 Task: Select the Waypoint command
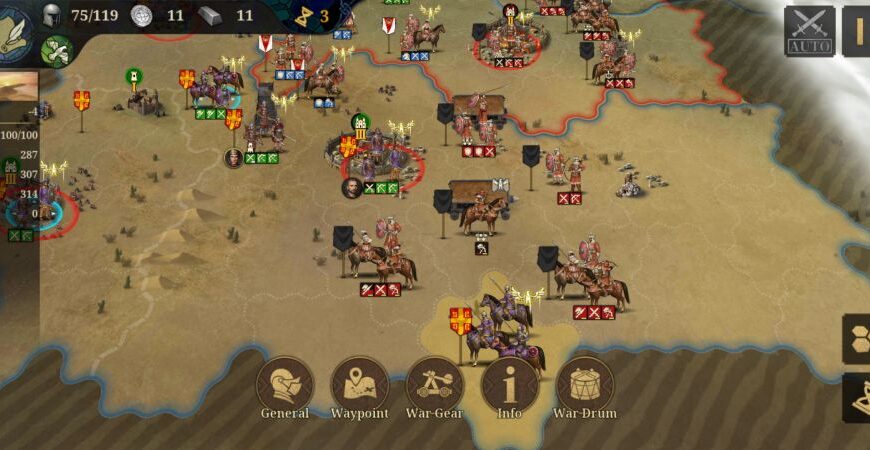[360, 385]
